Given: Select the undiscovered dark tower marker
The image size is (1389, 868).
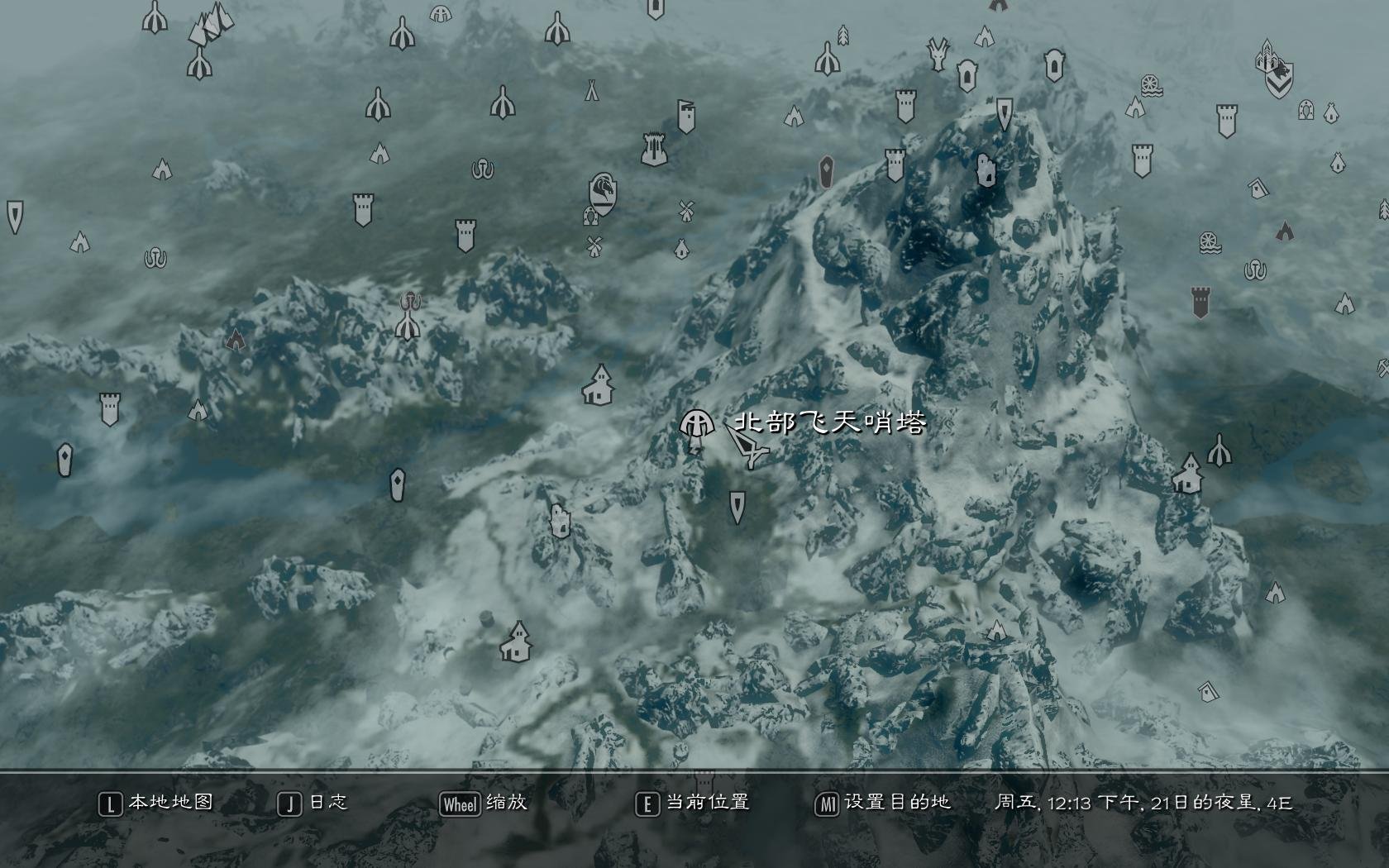Looking at the screenshot, I should [1201, 303].
